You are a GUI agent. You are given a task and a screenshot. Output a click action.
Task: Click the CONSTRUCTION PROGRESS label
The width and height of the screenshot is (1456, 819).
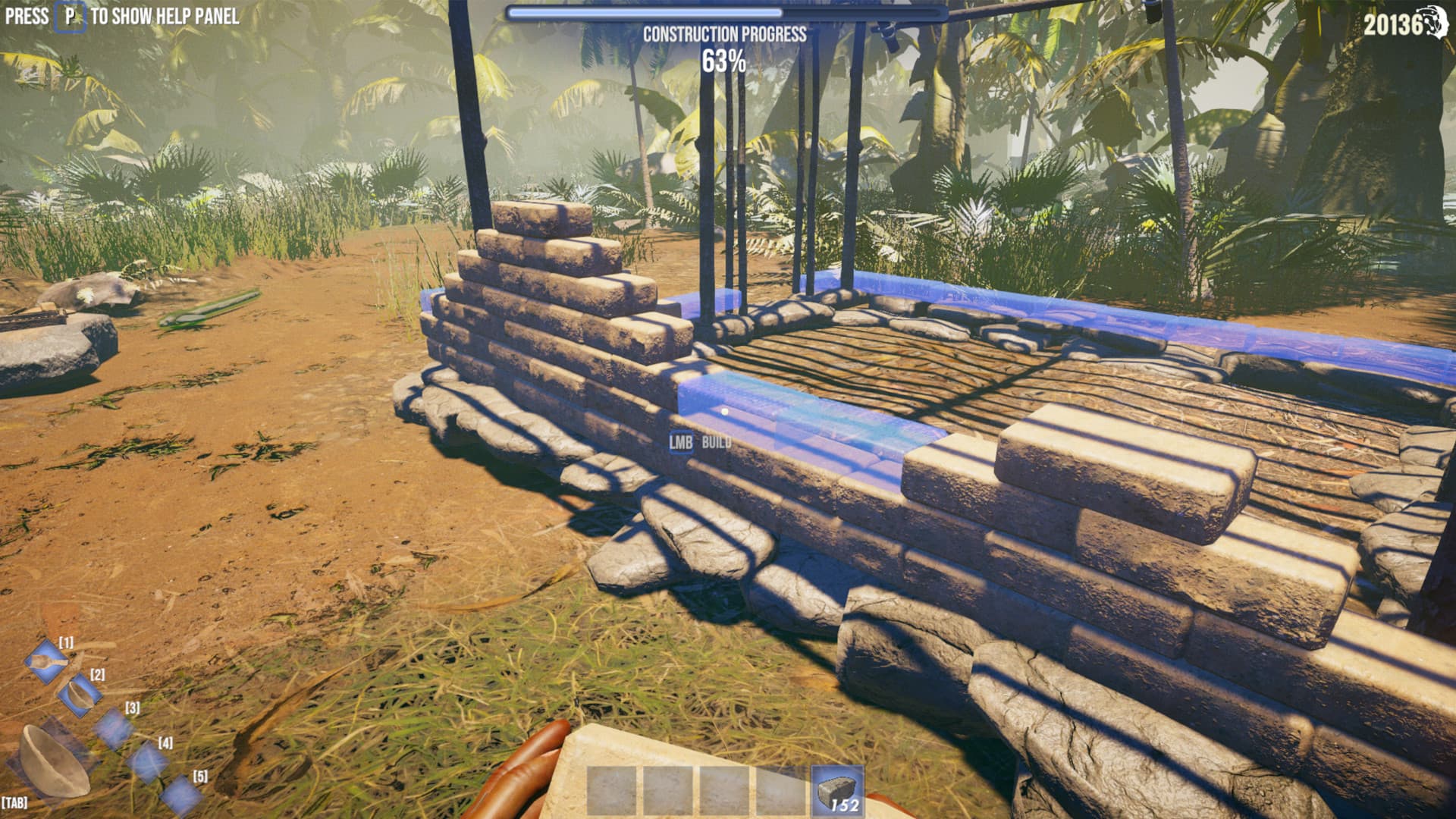725,33
